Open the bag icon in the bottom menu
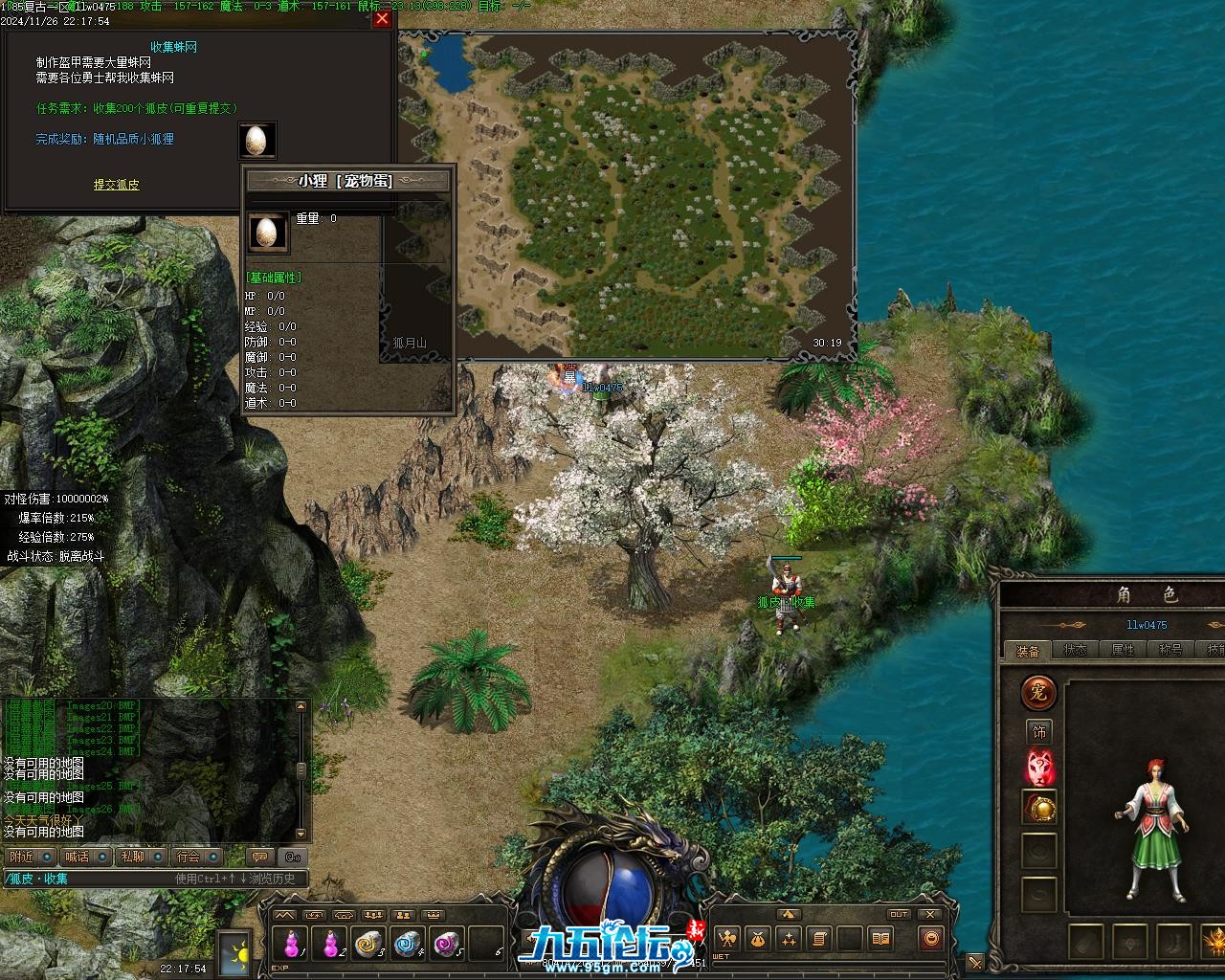The width and height of the screenshot is (1225, 980). click(758, 939)
